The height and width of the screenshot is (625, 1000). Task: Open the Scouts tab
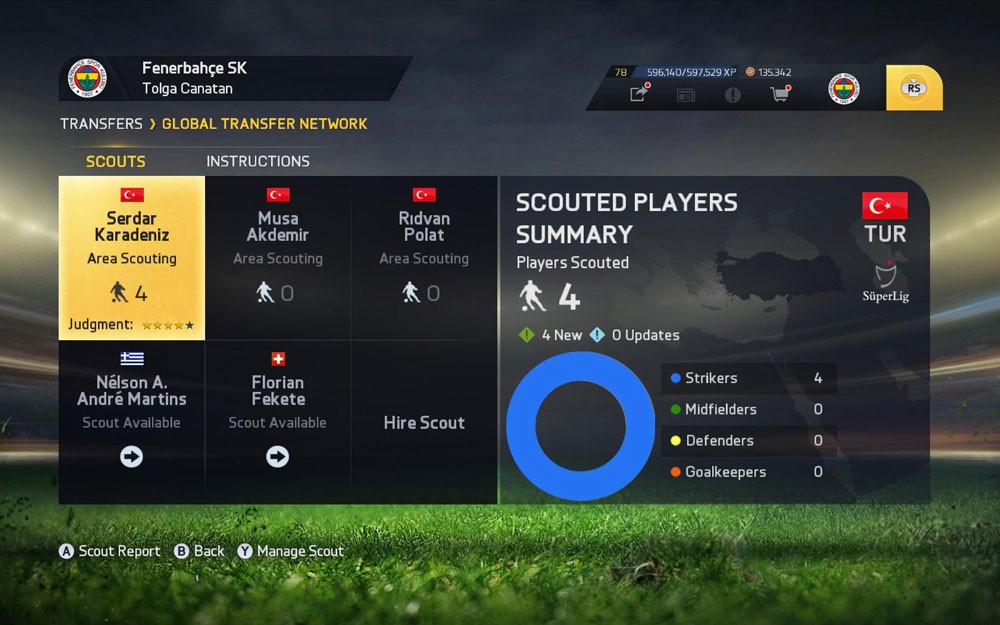tap(116, 161)
